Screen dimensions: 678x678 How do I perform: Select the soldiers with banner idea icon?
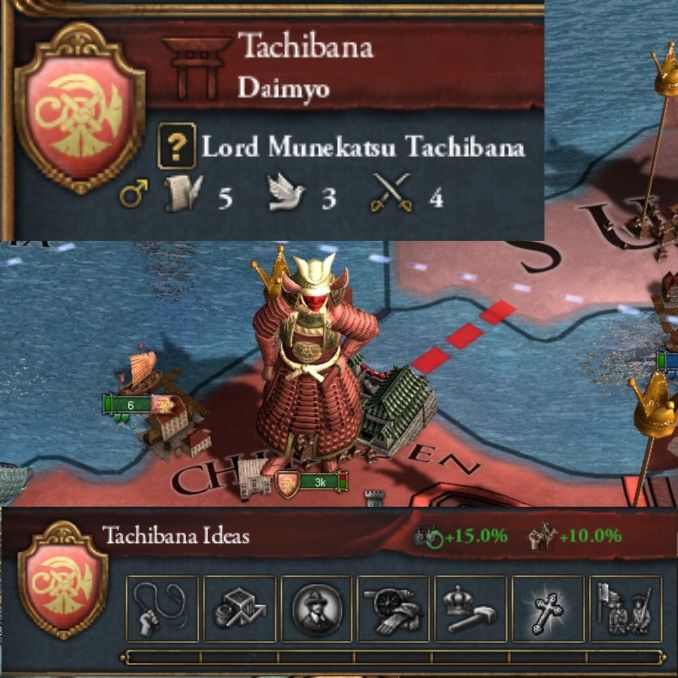point(625,609)
